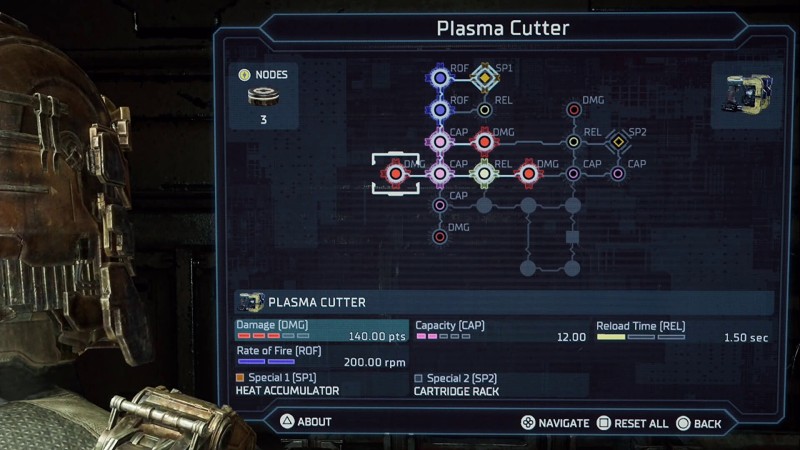Open the About option

tap(305, 422)
